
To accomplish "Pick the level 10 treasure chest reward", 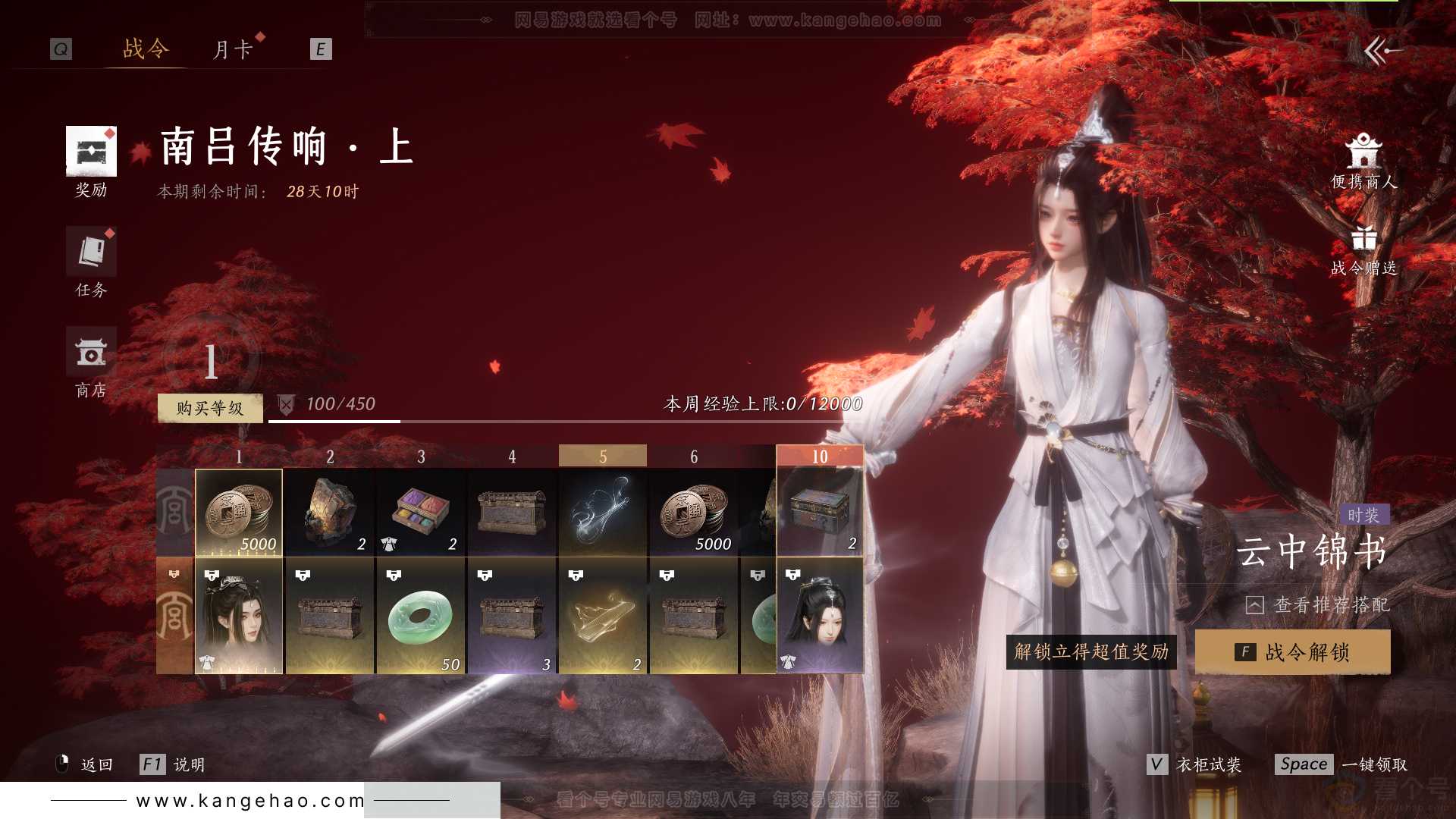I will click(x=820, y=511).
